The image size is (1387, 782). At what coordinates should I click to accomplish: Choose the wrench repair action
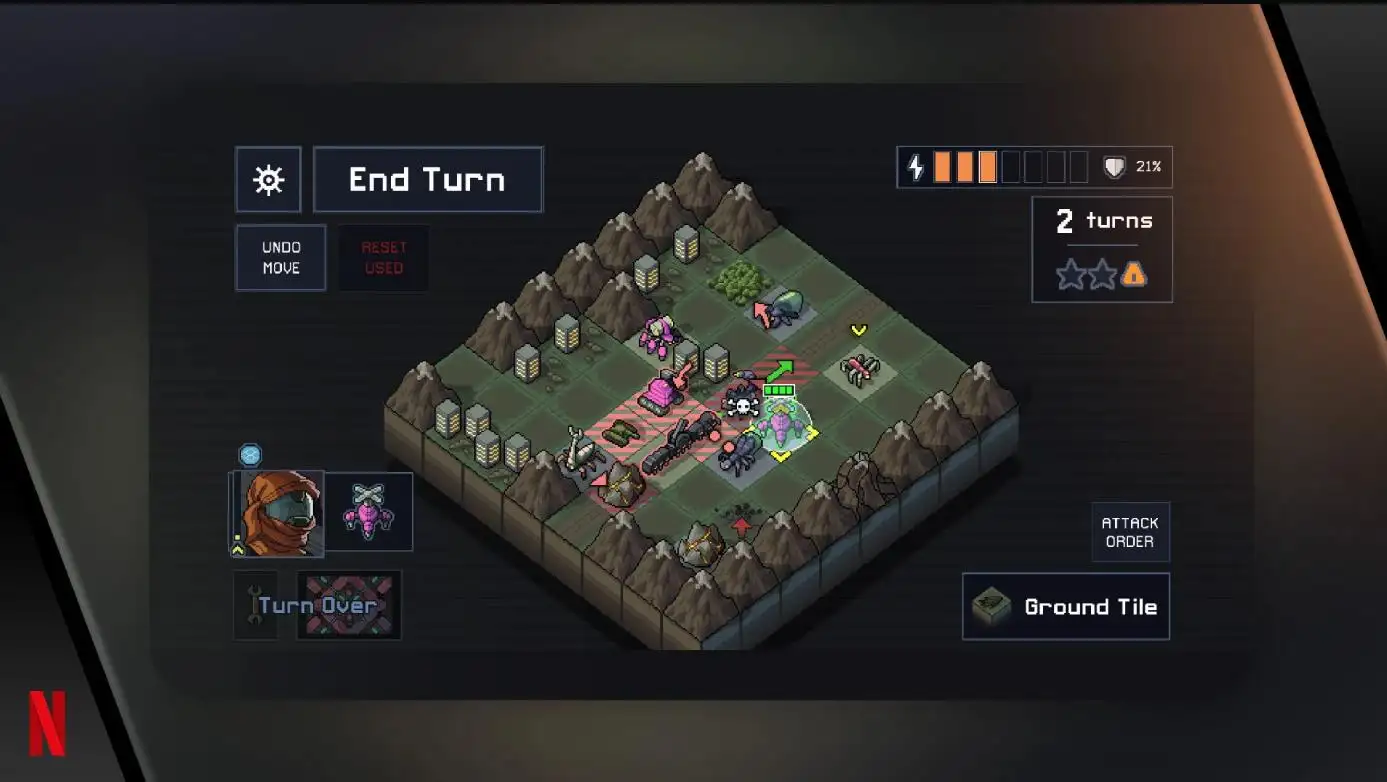pos(254,605)
